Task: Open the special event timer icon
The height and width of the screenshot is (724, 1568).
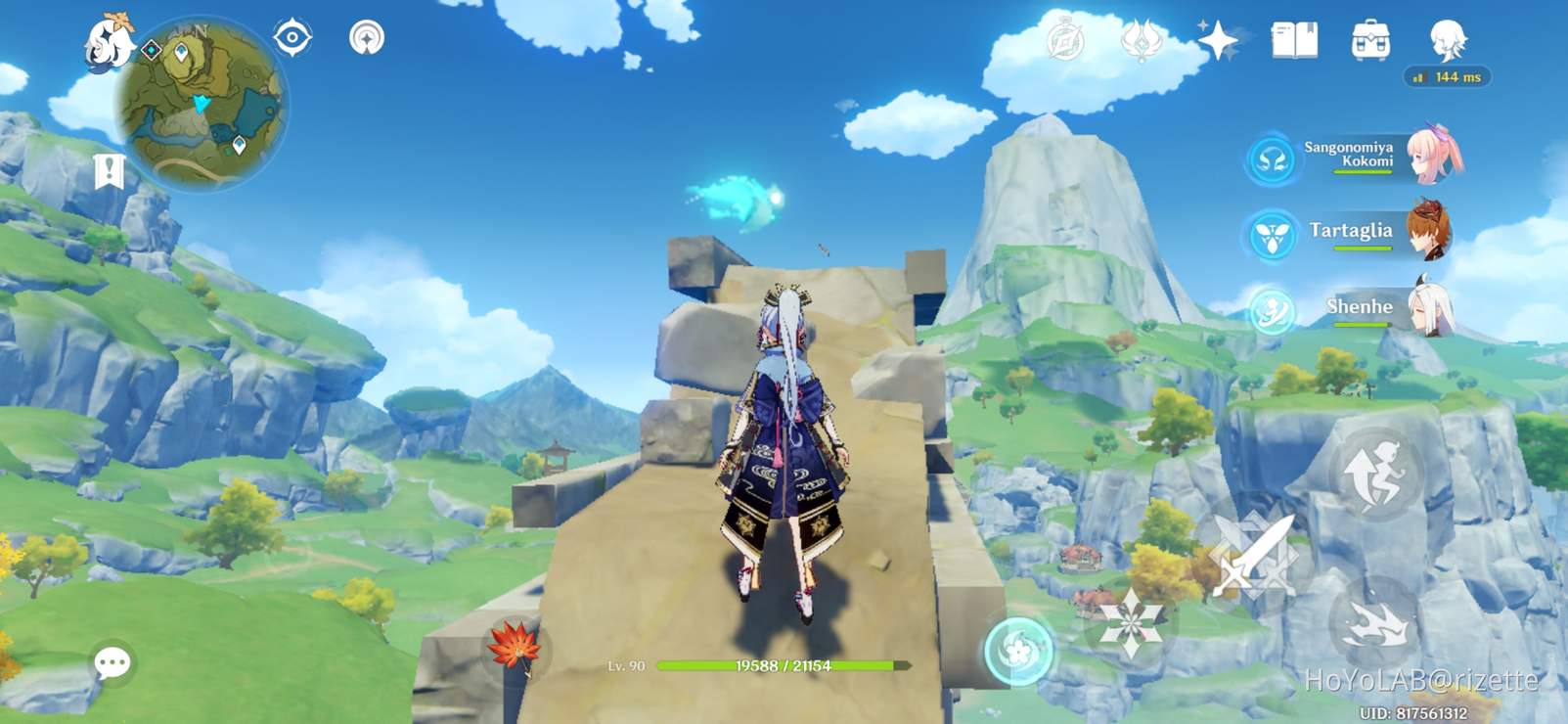Action: 1067,39
